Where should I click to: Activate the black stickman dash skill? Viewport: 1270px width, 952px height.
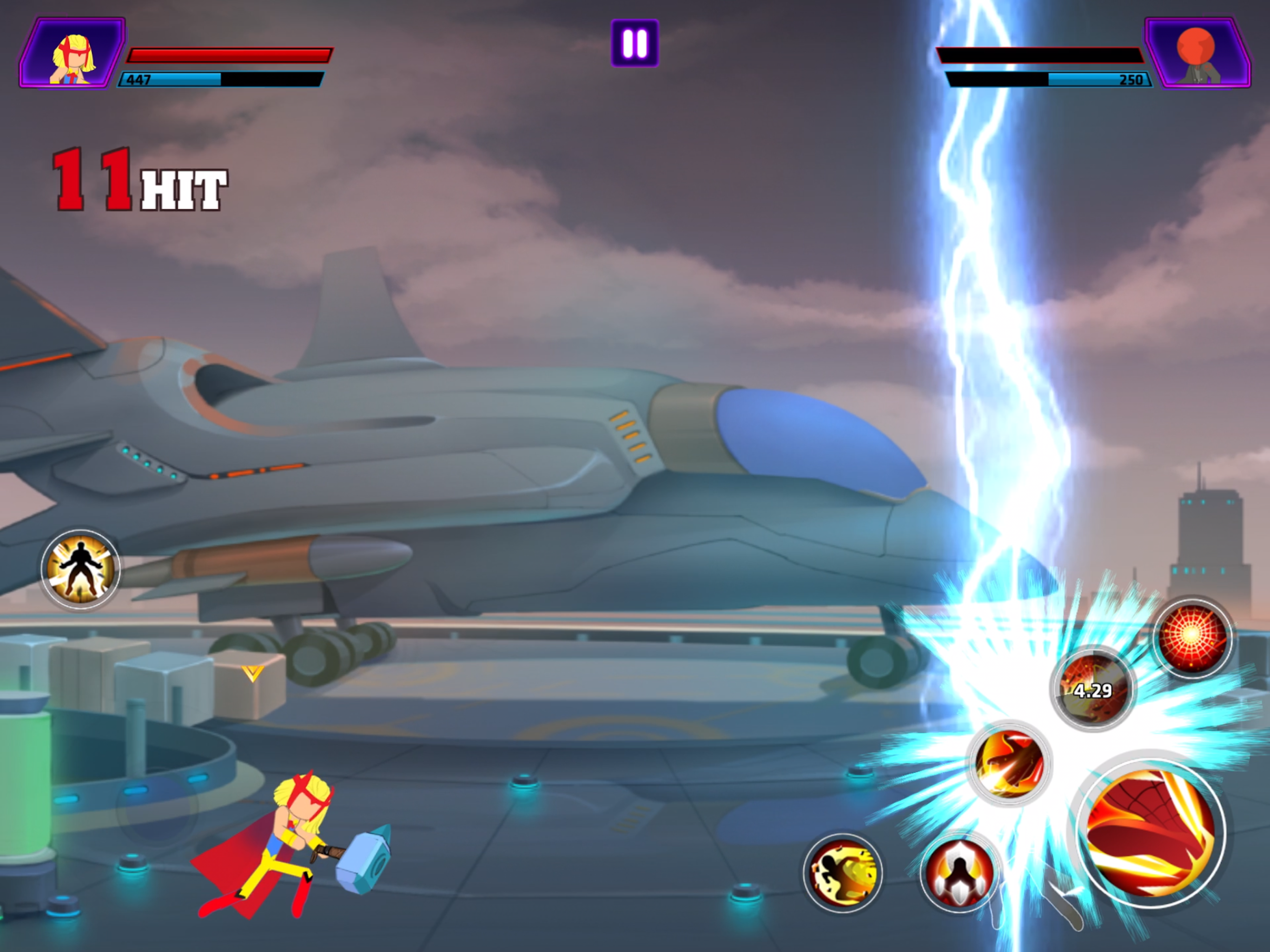pos(842,873)
